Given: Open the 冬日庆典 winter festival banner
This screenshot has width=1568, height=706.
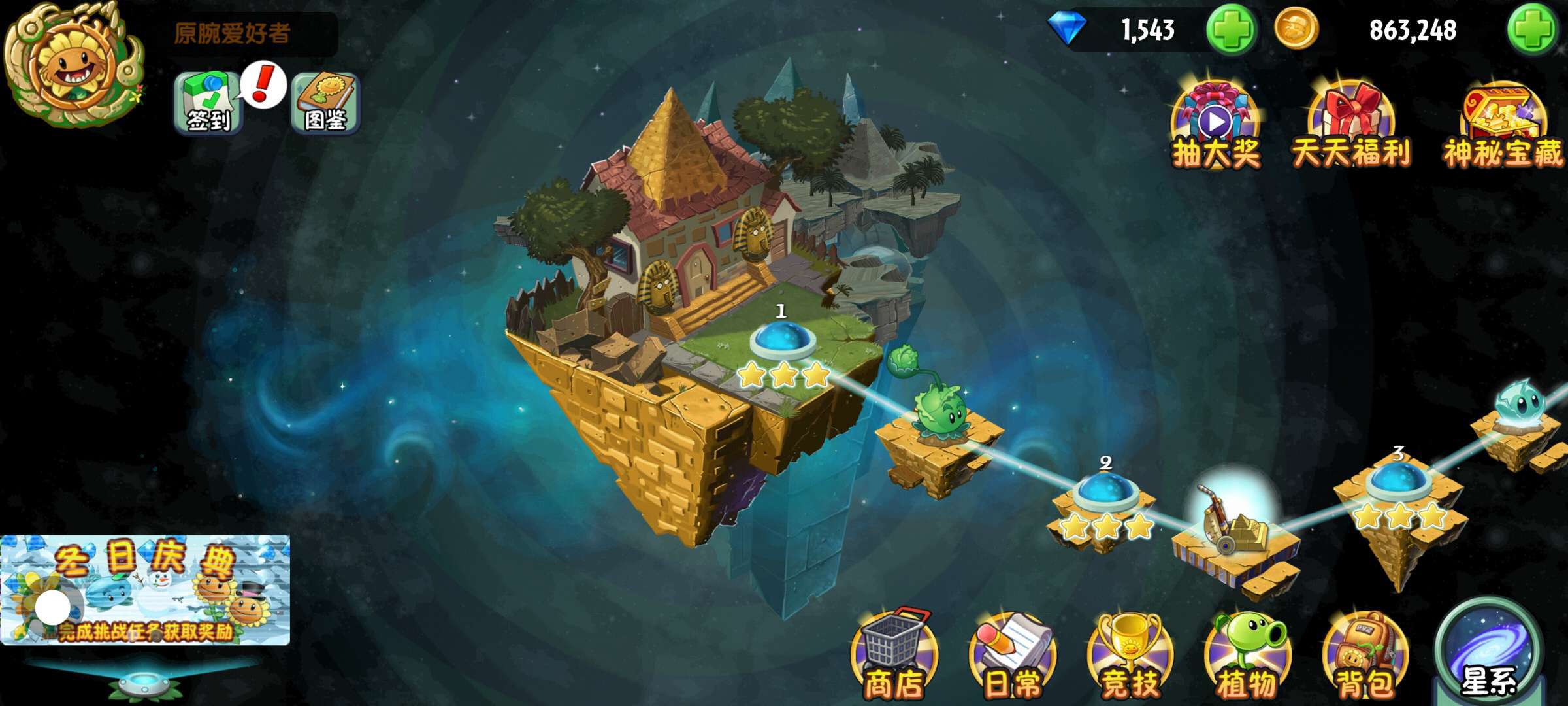Looking at the screenshot, I should (x=145, y=590).
